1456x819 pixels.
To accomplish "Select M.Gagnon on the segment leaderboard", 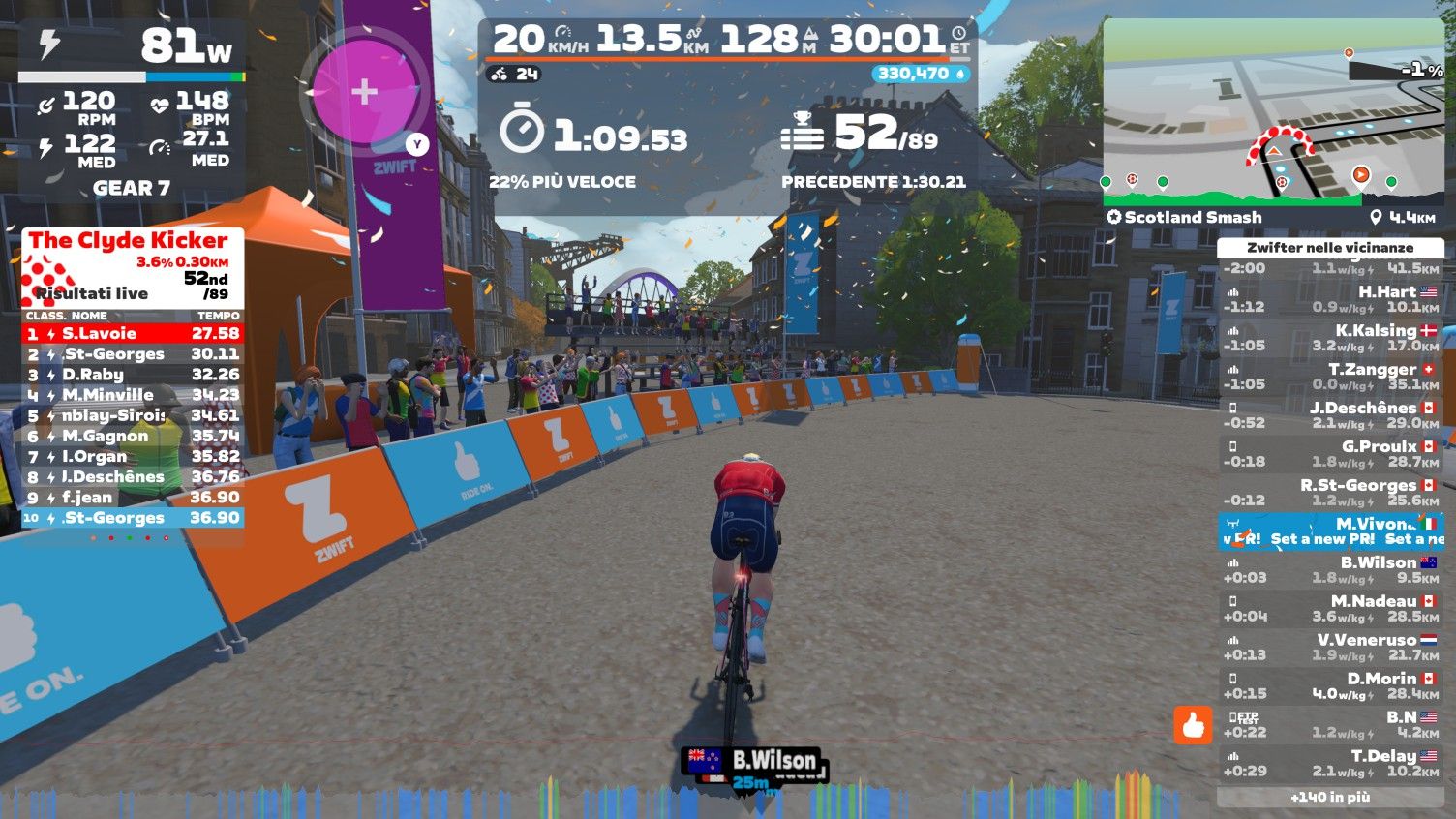I will (133, 437).
